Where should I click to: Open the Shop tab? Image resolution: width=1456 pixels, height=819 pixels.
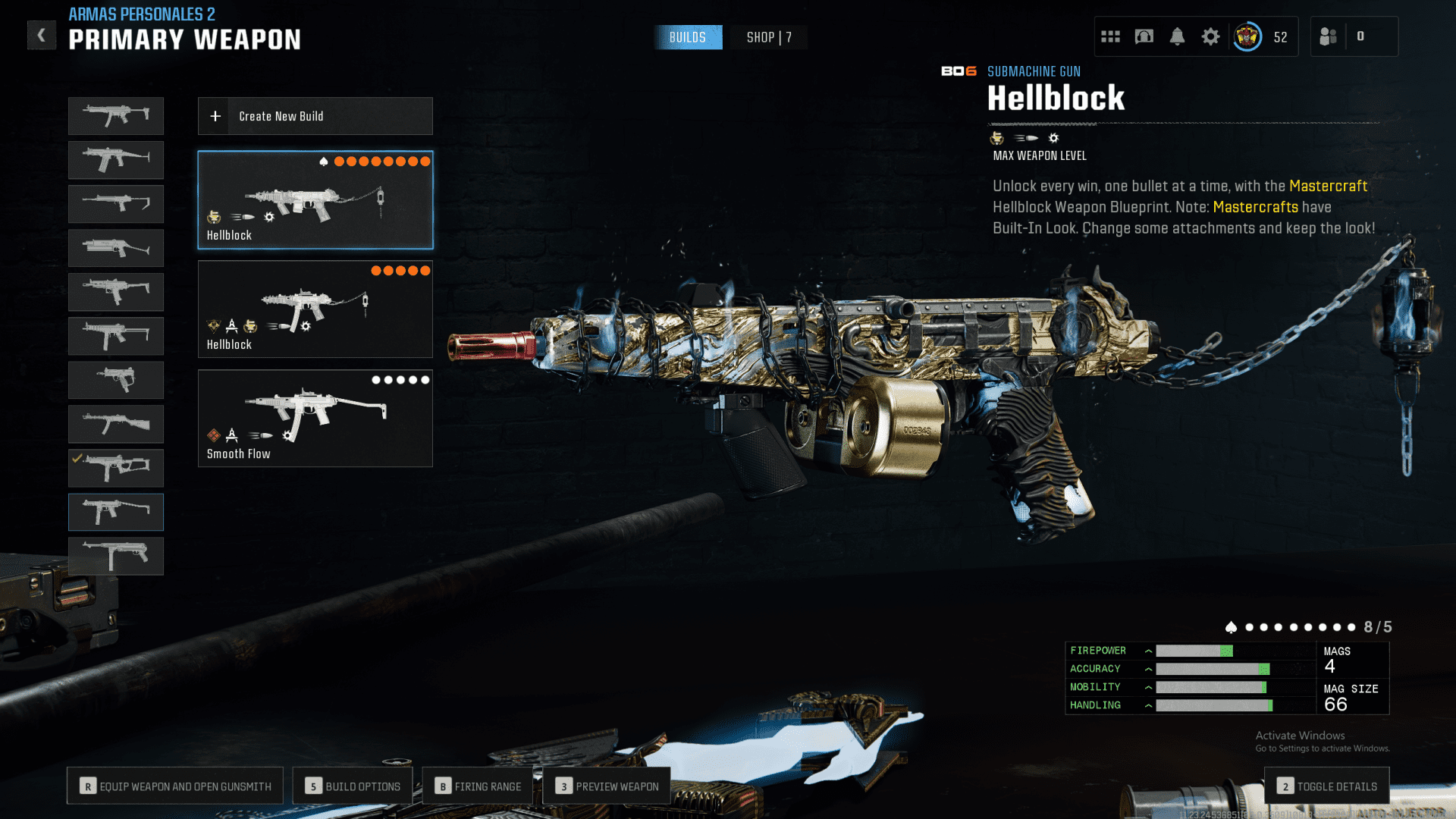pos(768,37)
